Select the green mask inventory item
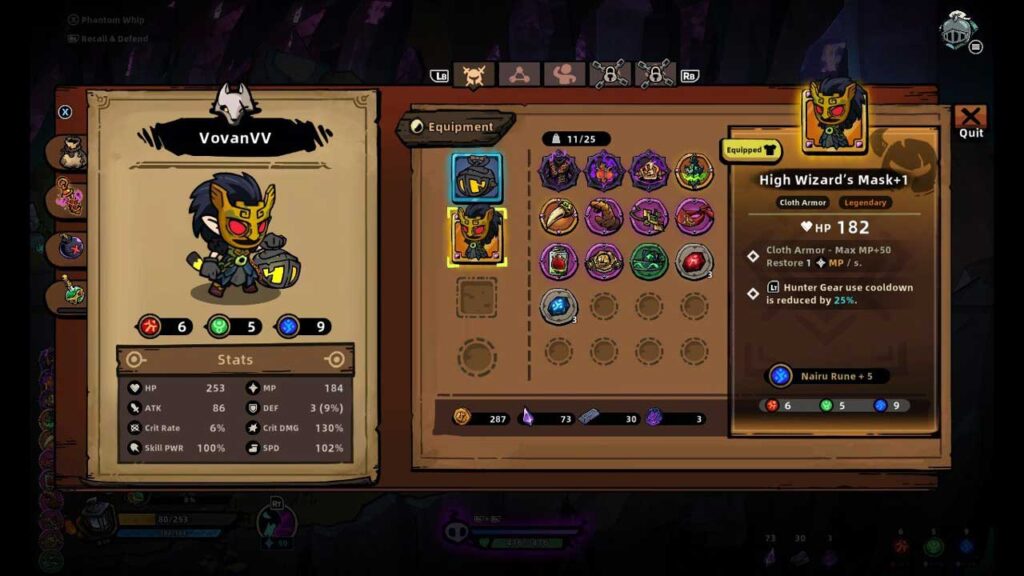The width and height of the screenshot is (1024, 576). (x=649, y=262)
